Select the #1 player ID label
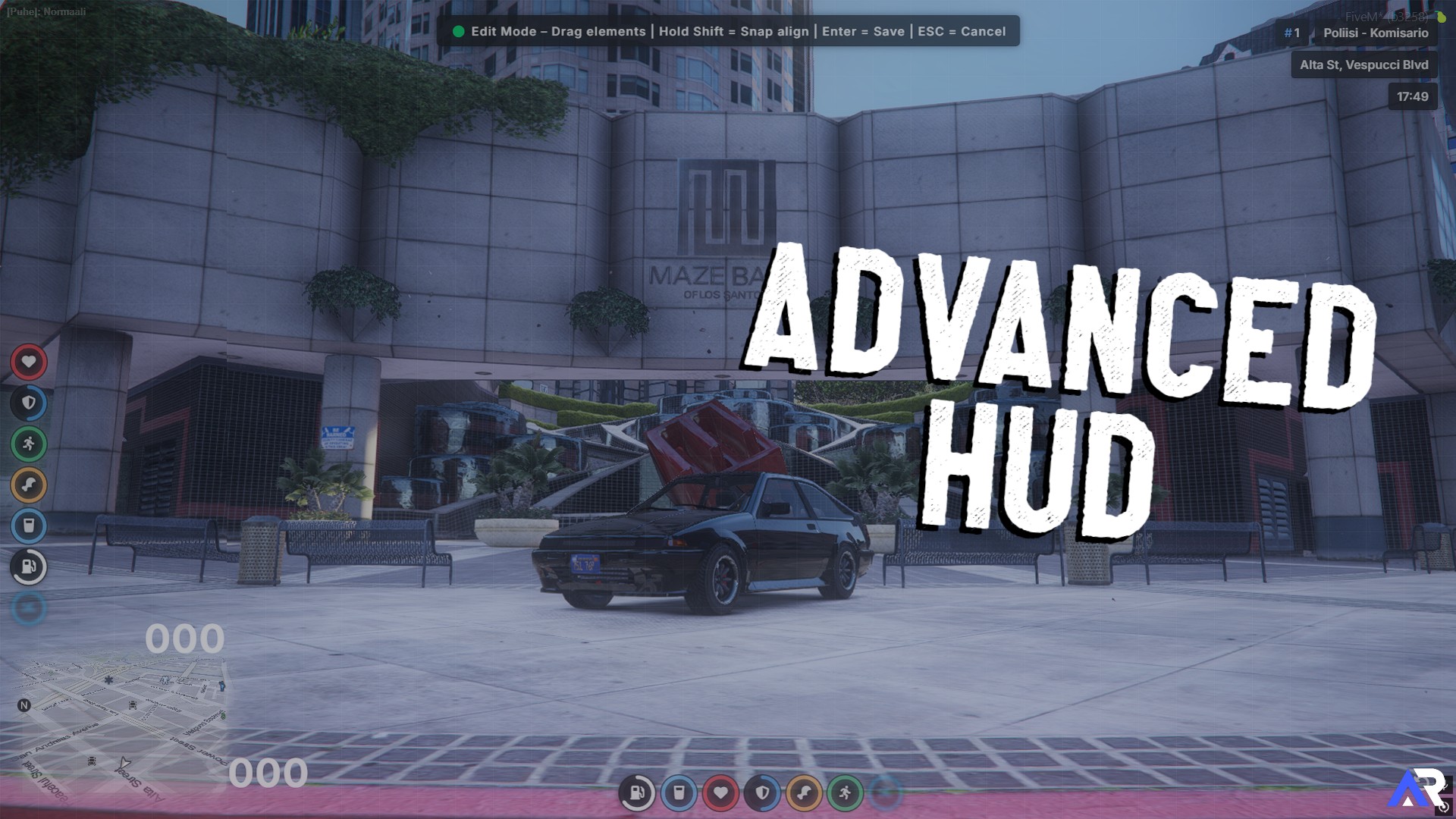1456x819 pixels. (1291, 33)
